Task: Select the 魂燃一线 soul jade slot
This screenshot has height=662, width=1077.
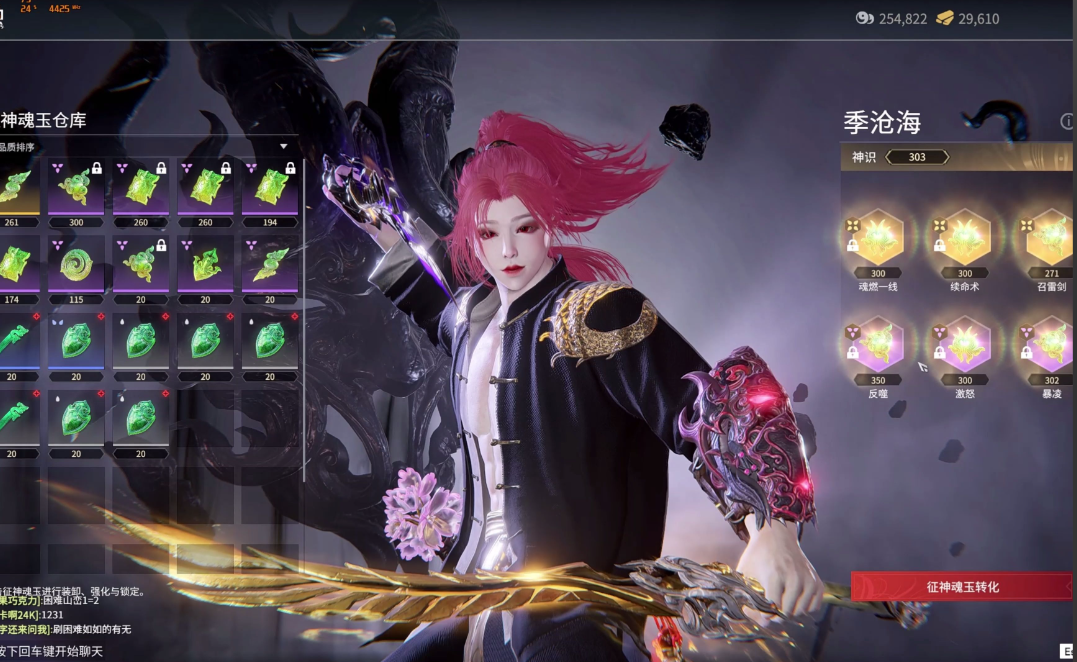Action: (876, 239)
